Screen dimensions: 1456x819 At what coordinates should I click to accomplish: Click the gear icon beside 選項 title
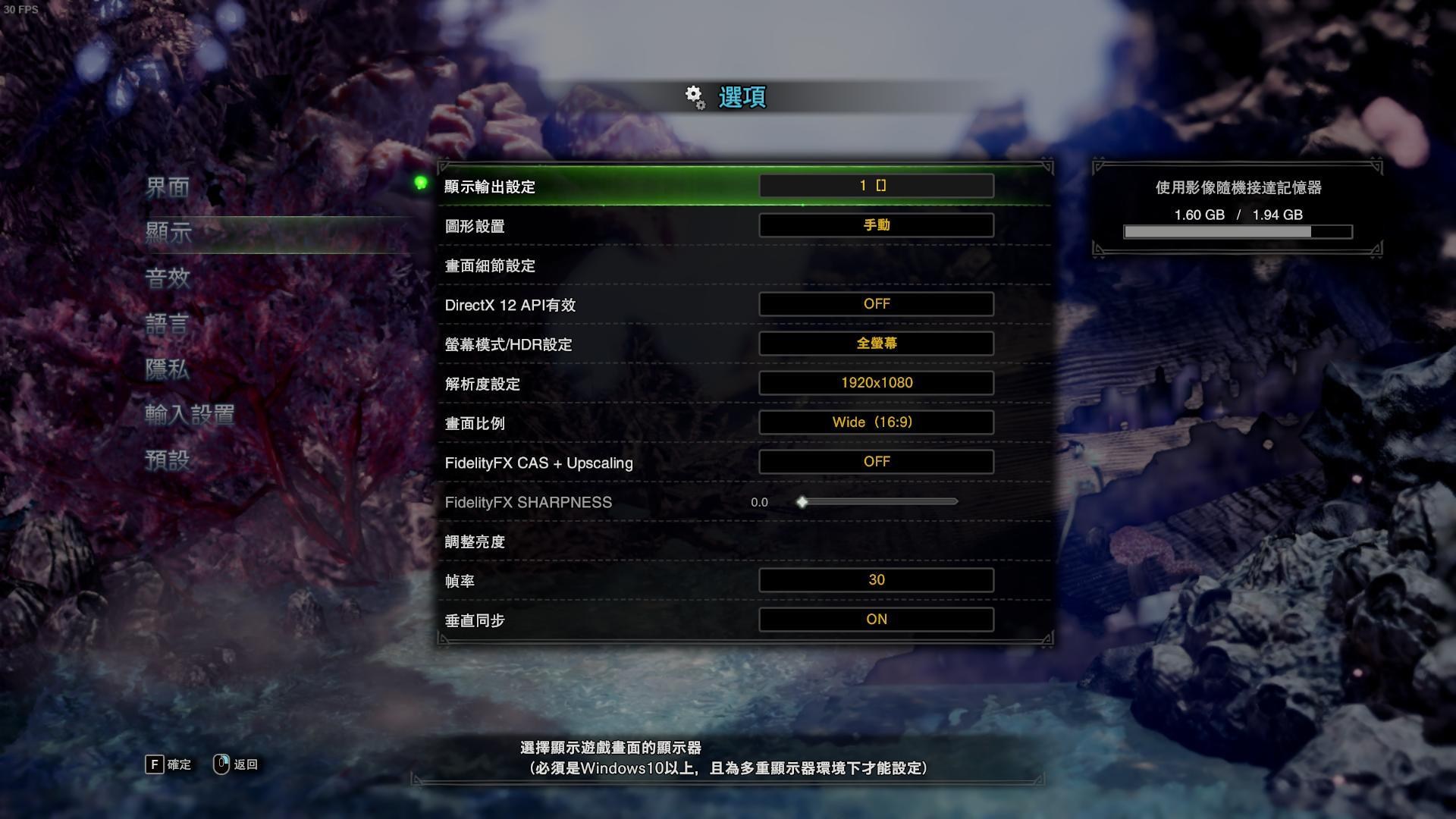click(x=692, y=97)
